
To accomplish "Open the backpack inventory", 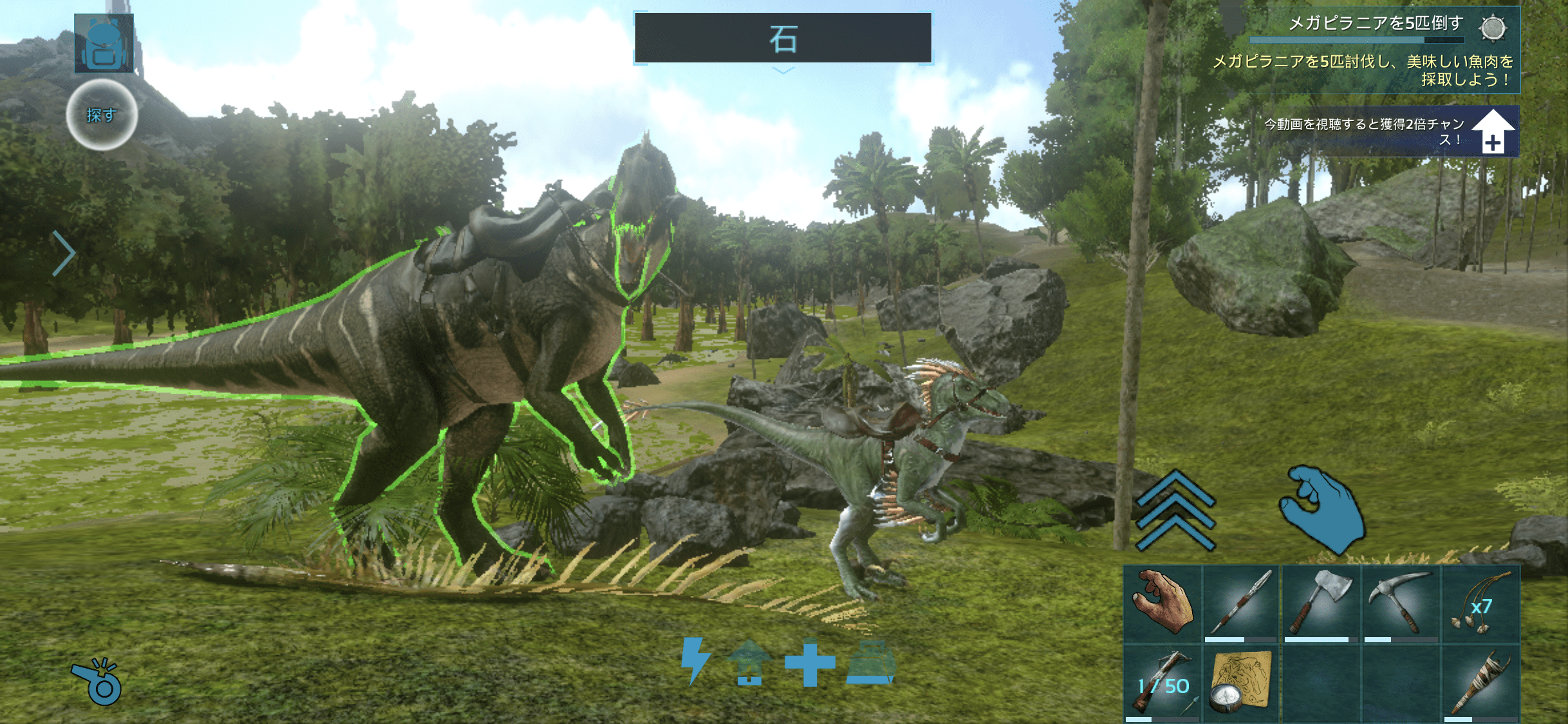I will point(104,42).
